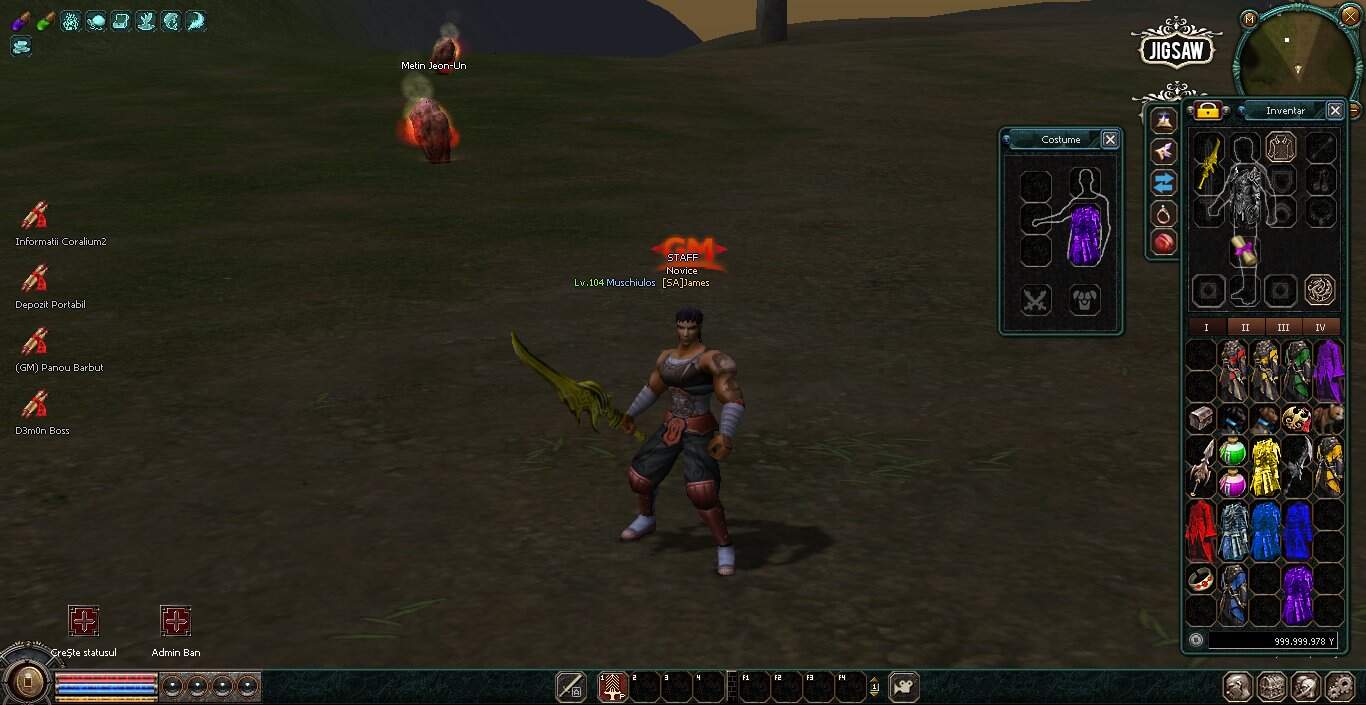Screen dimensions: 1366x705
Task: Select inventory page IV tab
Action: 1320,327
